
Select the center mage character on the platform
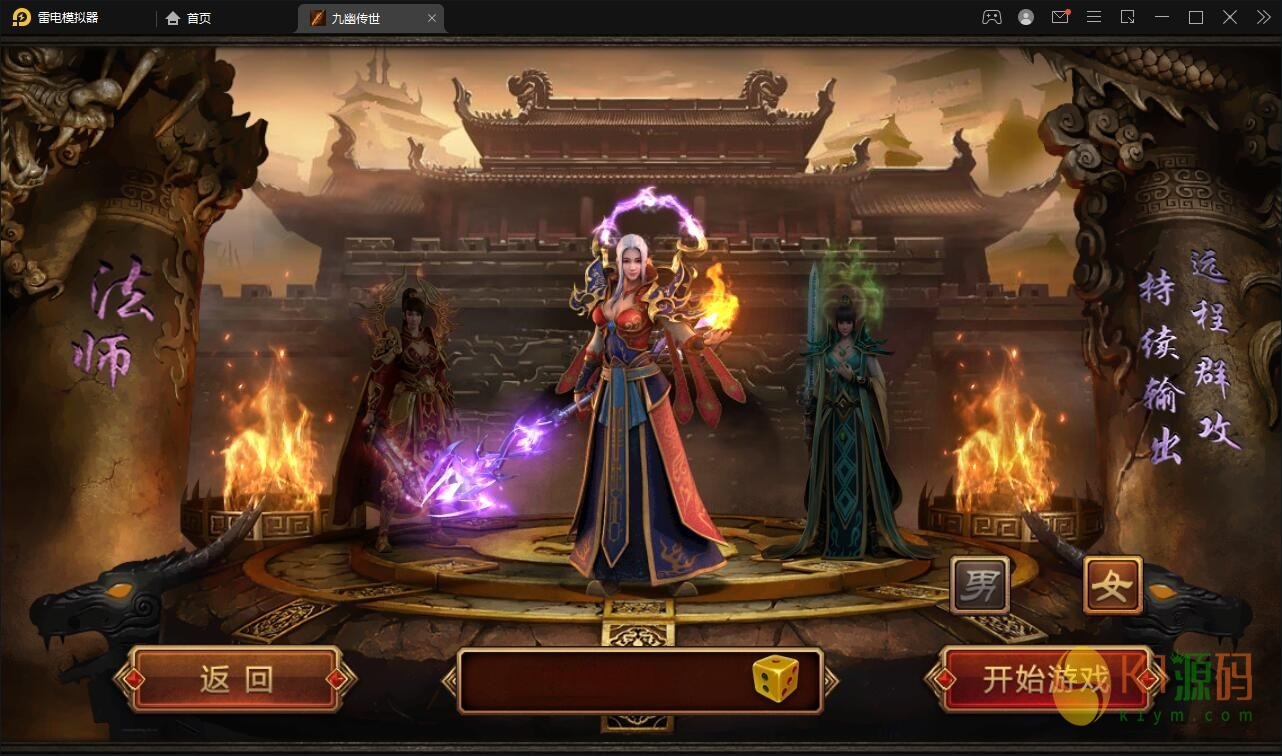point(640,400)
